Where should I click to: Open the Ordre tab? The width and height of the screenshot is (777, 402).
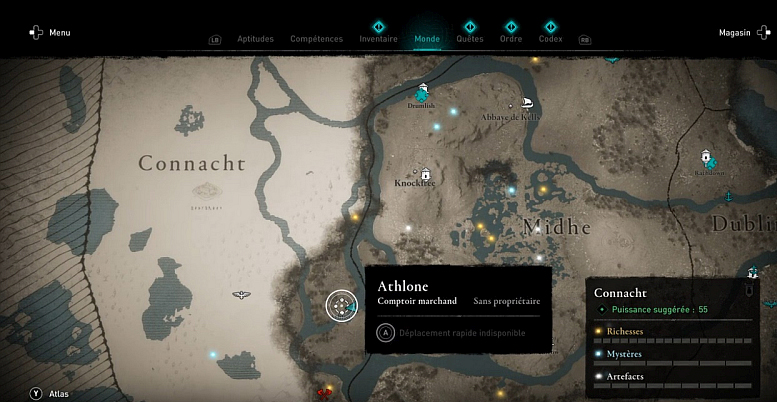(x=510, y=39)
